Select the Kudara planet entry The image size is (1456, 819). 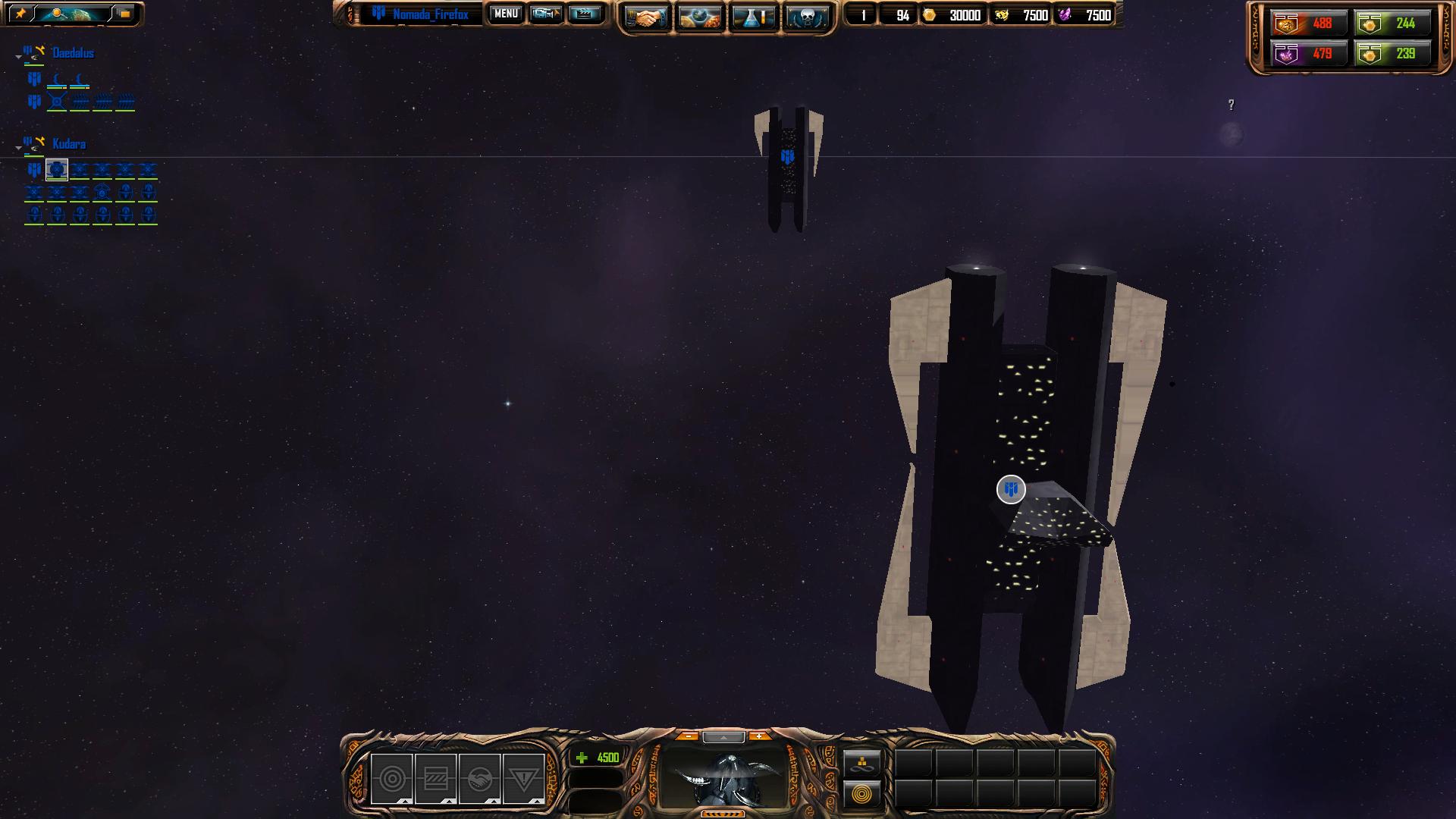(68, 144)
